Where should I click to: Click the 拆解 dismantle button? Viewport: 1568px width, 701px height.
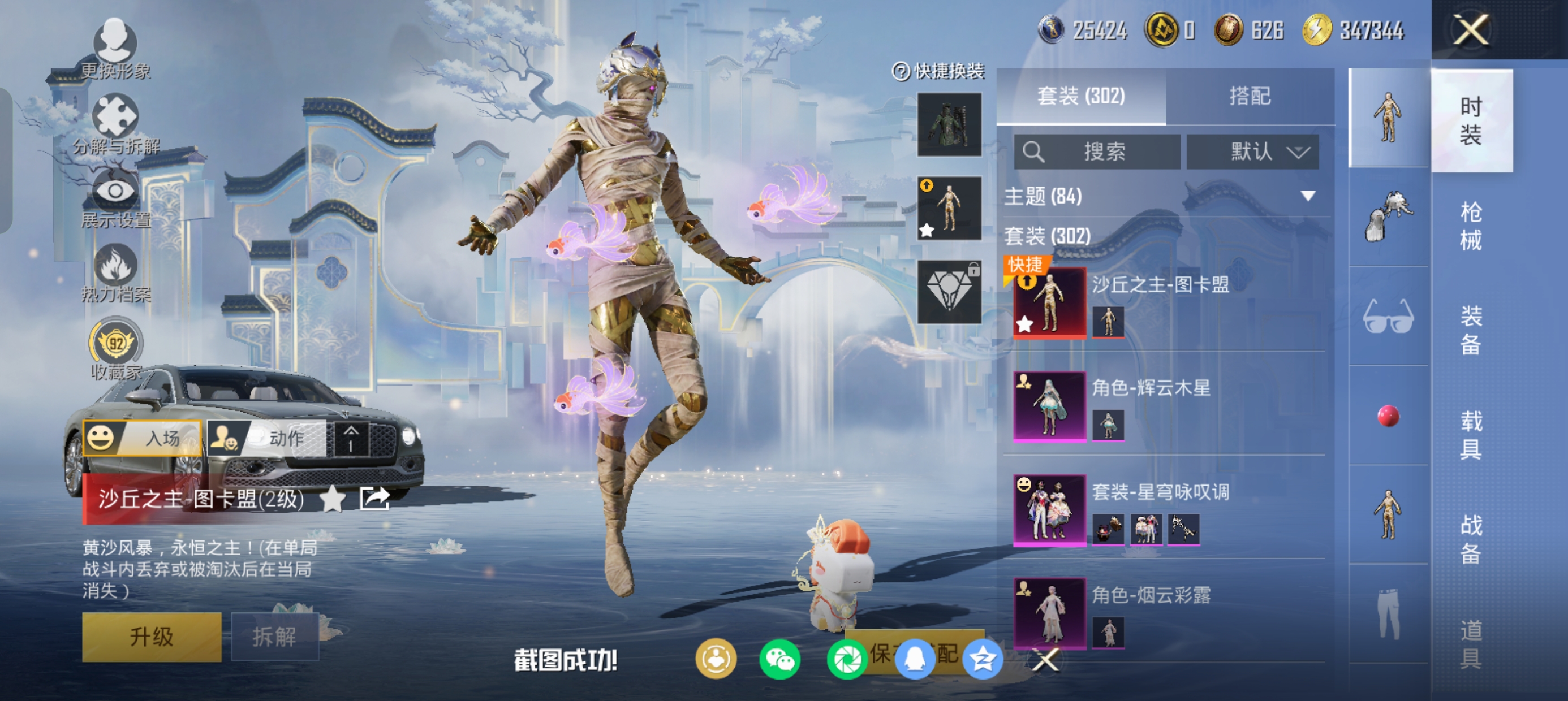(274, 637)
